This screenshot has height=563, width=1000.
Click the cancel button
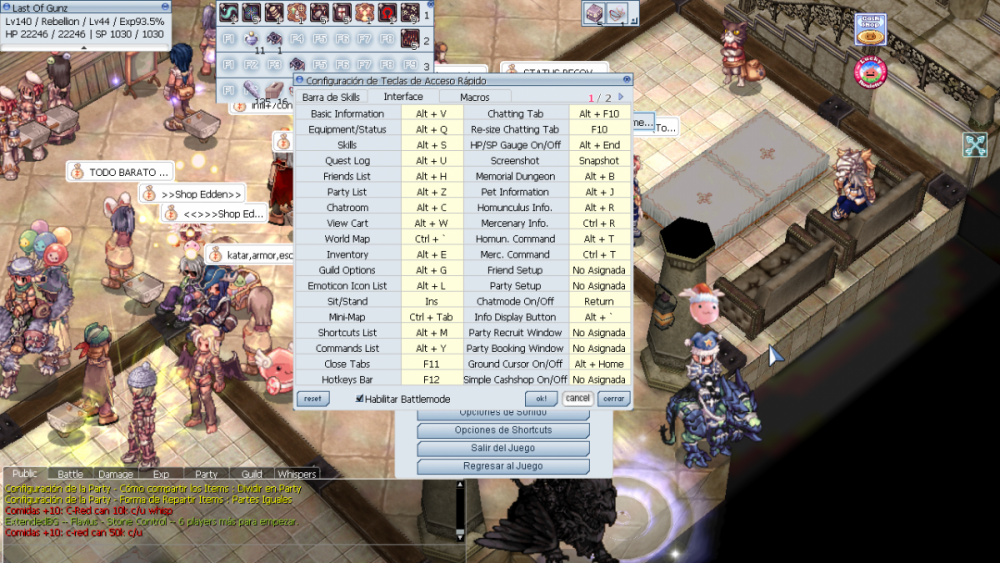coord(577,398)
